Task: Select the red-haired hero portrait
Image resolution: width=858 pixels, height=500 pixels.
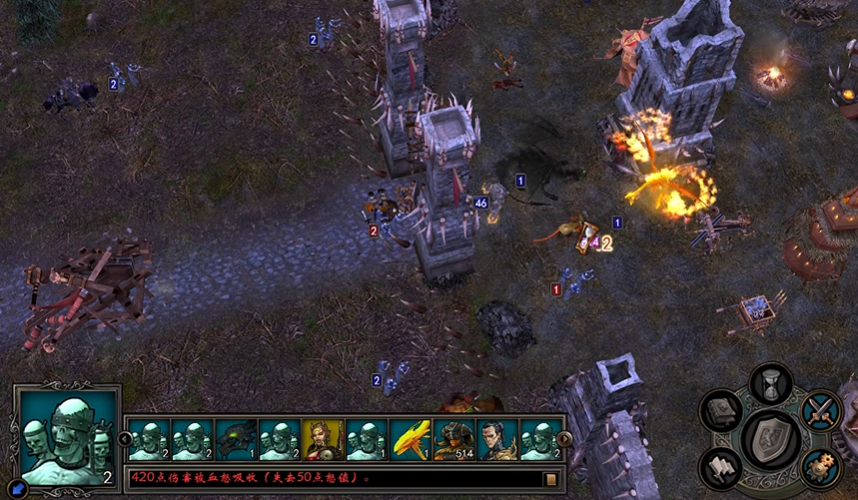Action: coord(323,439)
